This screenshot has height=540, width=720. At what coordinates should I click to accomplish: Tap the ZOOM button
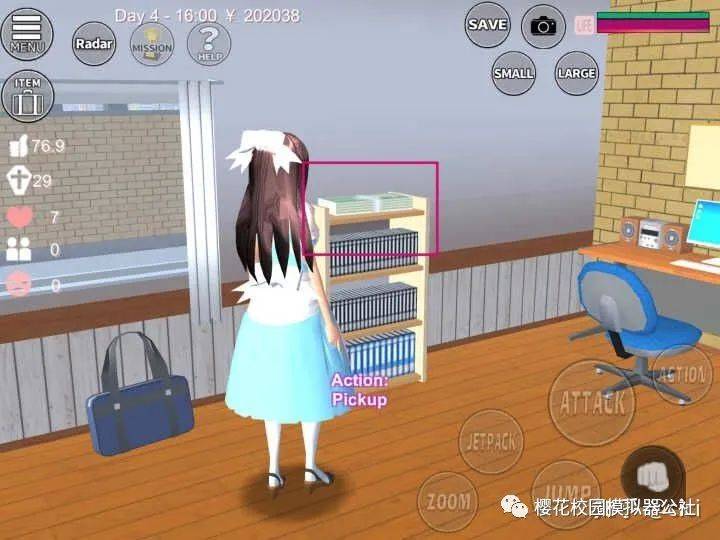click(x=447, y=501)
